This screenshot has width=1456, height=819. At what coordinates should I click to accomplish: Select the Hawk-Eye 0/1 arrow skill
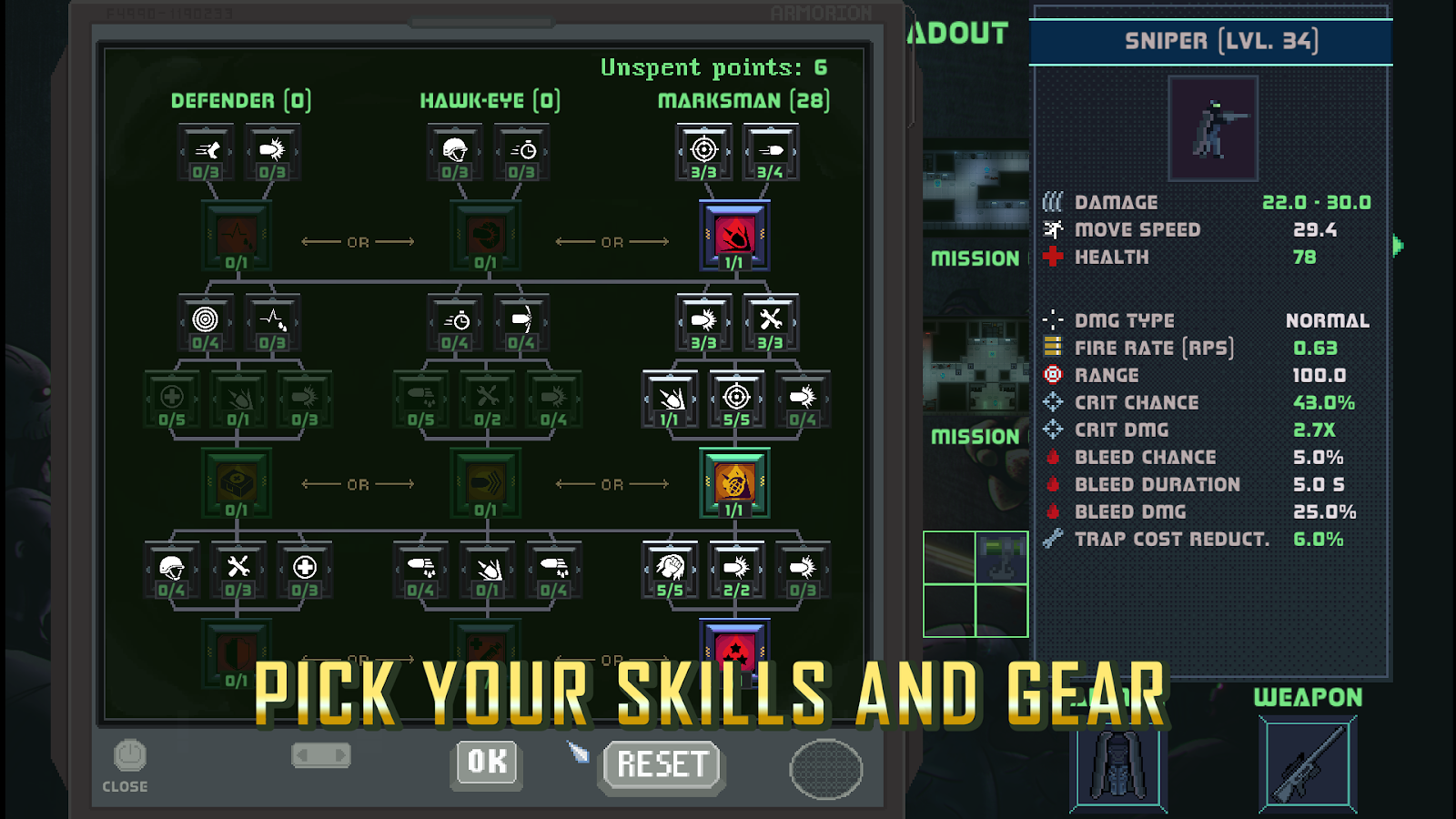point(486,482)
